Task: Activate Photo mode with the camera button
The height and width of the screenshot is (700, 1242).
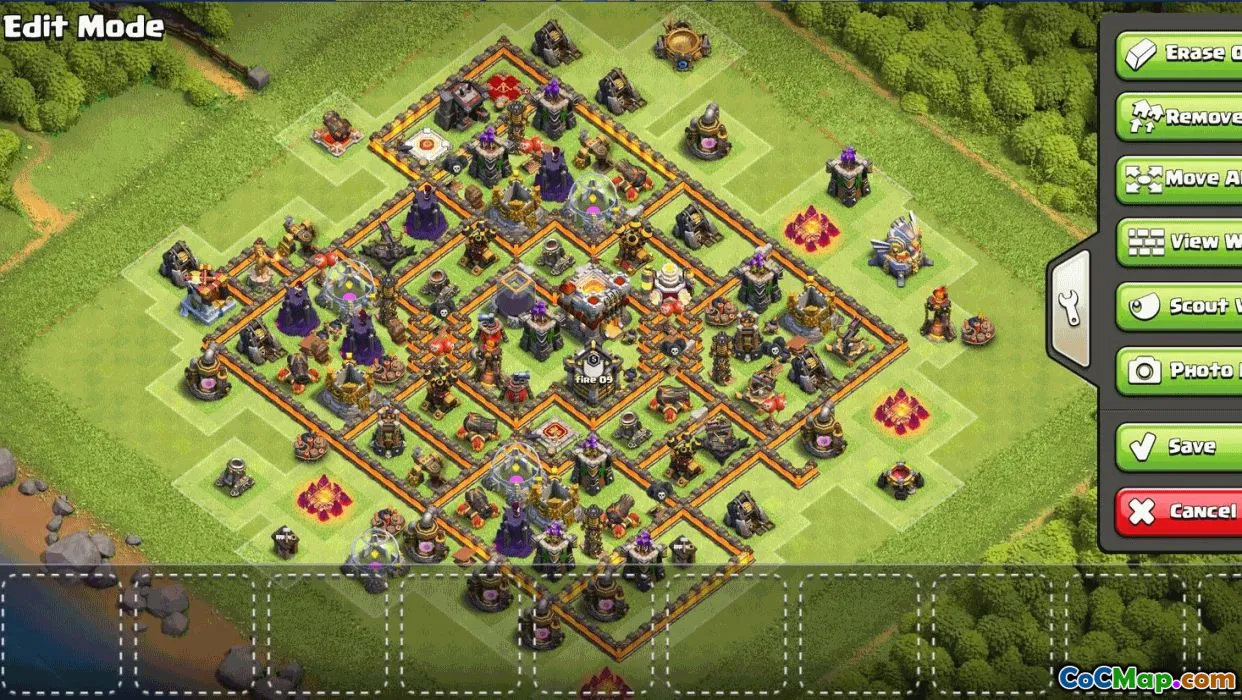Action: pos(1180,370)
